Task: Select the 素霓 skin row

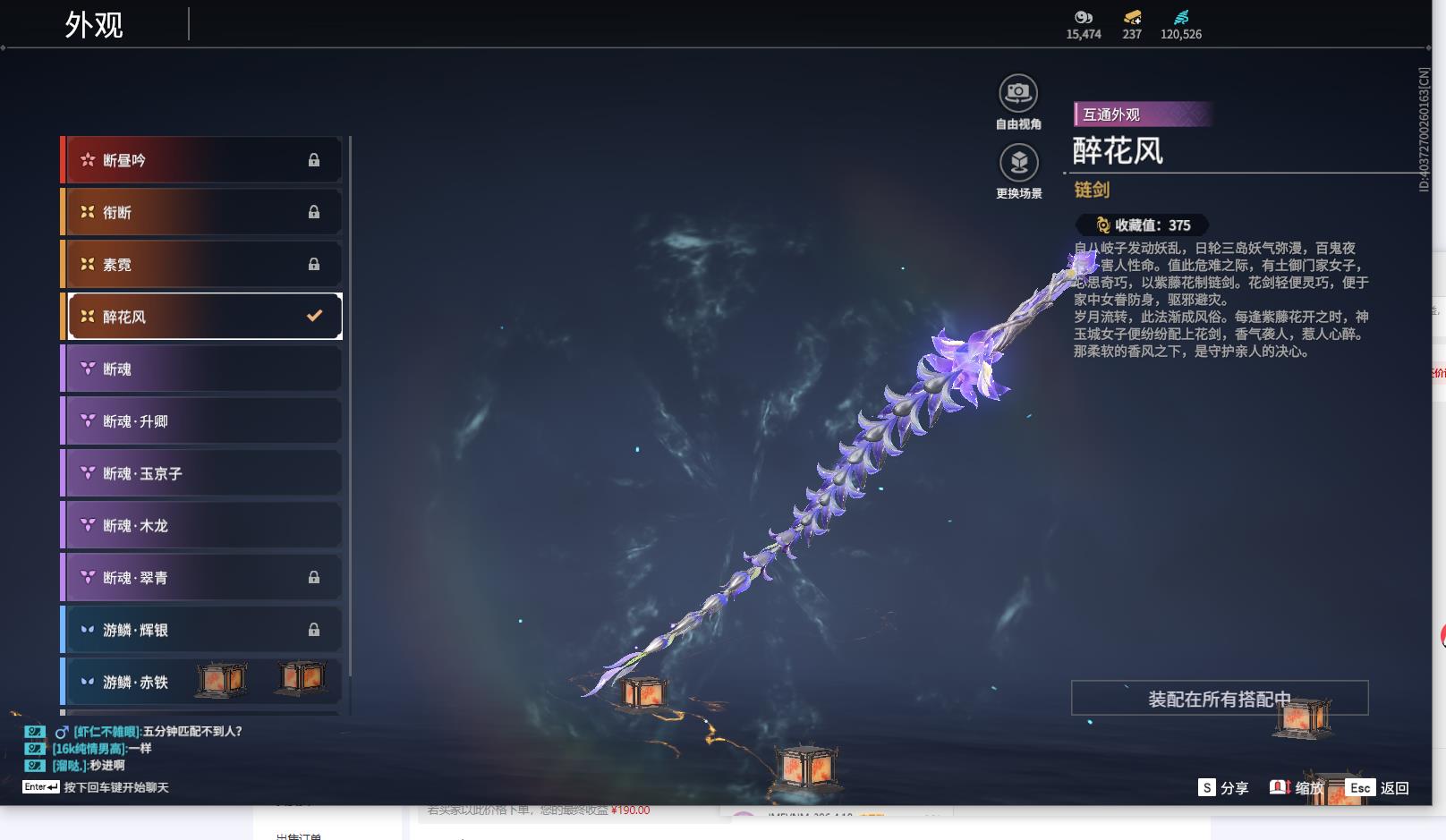Action: click(x=202, y=265)
